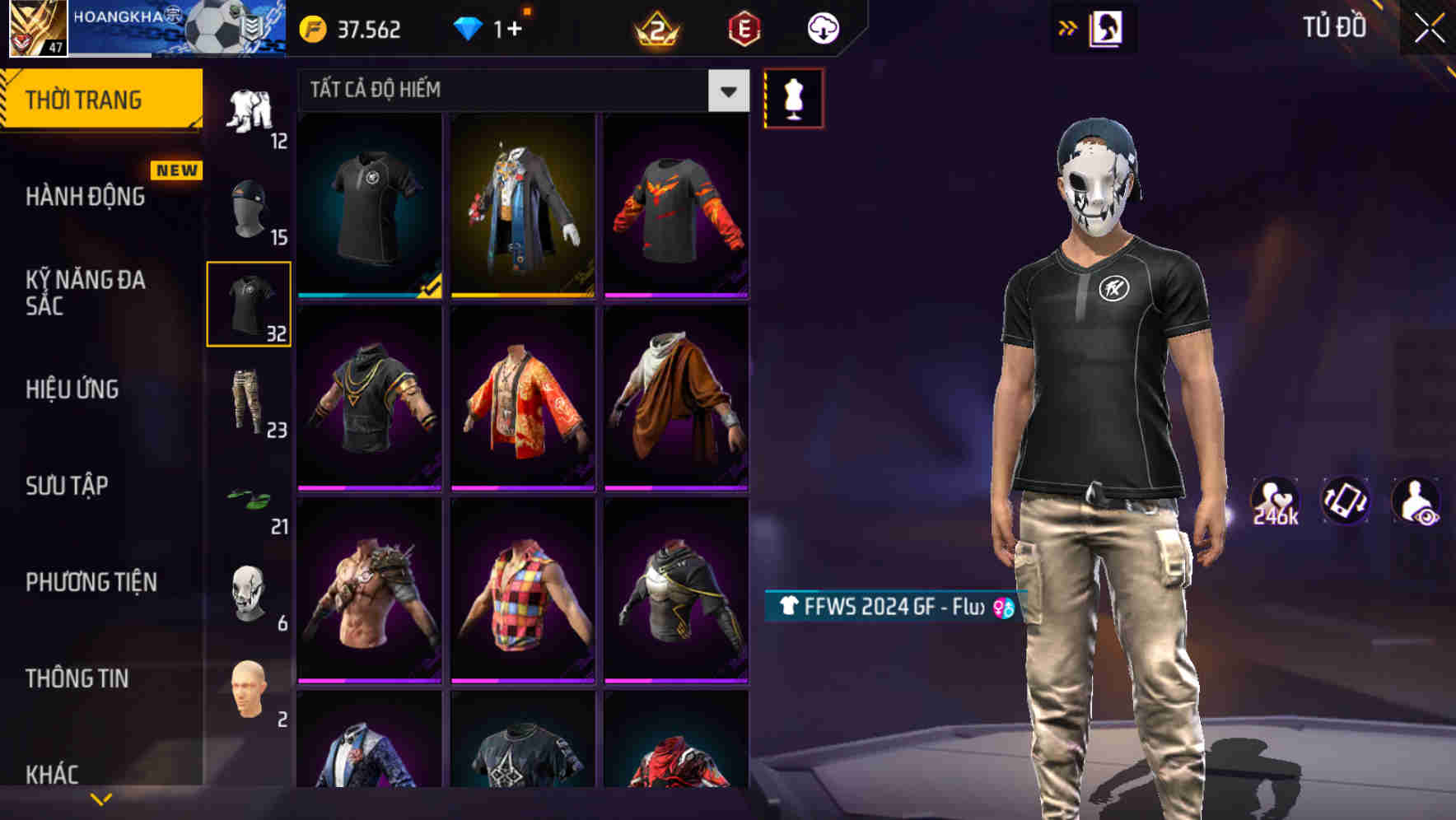Image resolution: width=1456 pixels, height=820 pixels.
Task: Click the cloud download resources icon
Action: [822, 27]
